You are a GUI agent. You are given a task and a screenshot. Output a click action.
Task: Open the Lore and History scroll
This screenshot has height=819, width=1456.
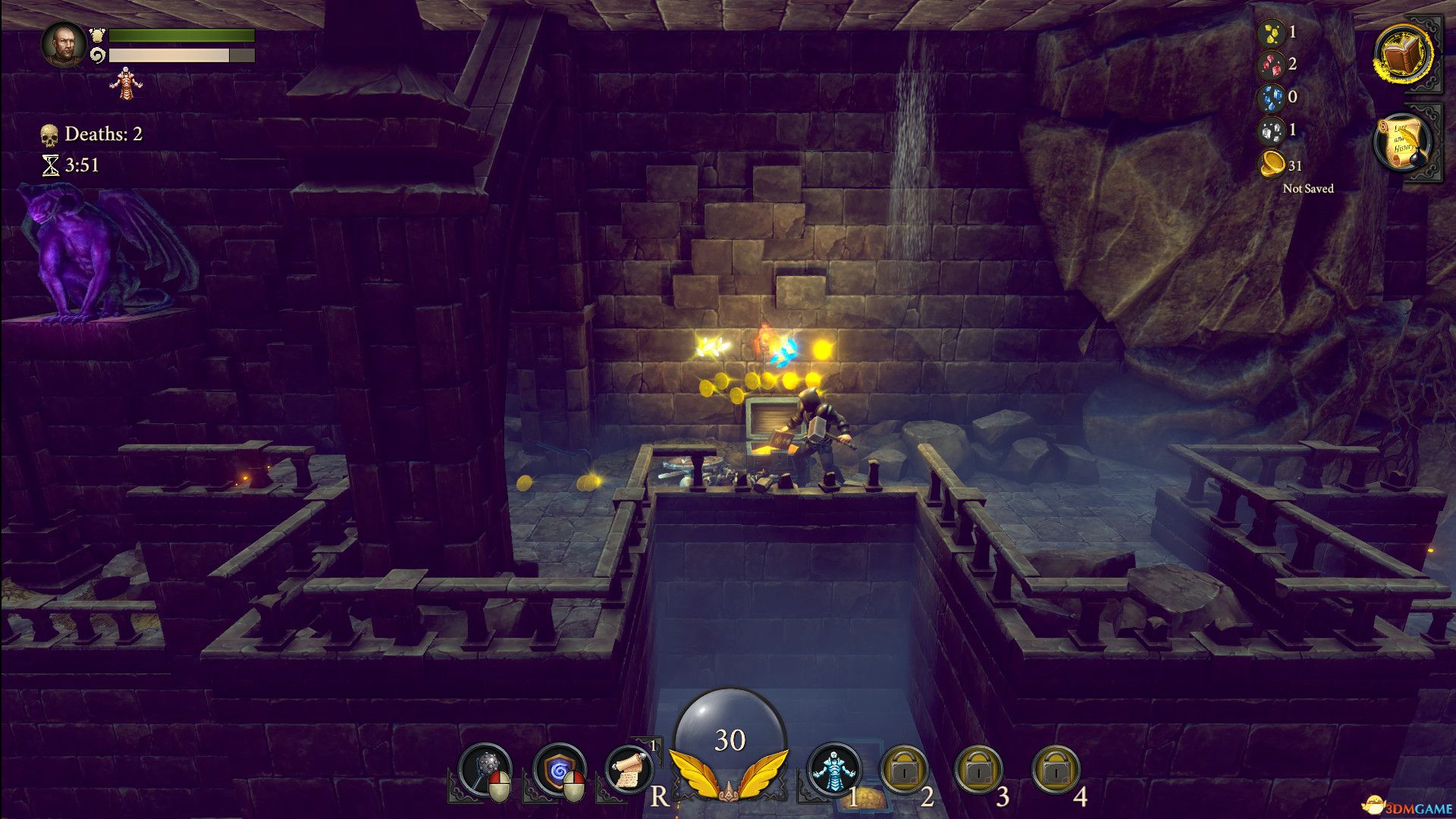[x=1401, y=142]
